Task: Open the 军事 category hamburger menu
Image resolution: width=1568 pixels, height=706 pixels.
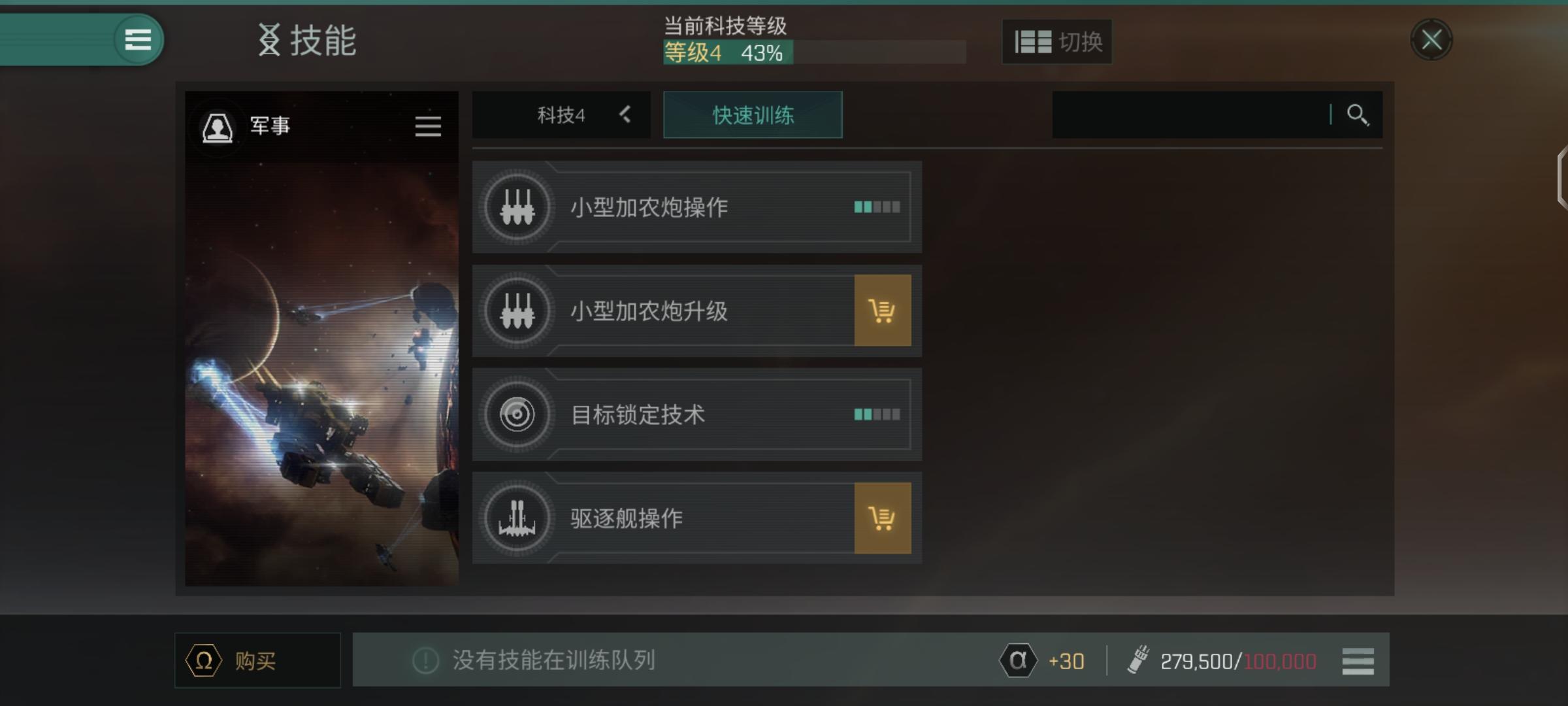Action: tap(428, 126)
